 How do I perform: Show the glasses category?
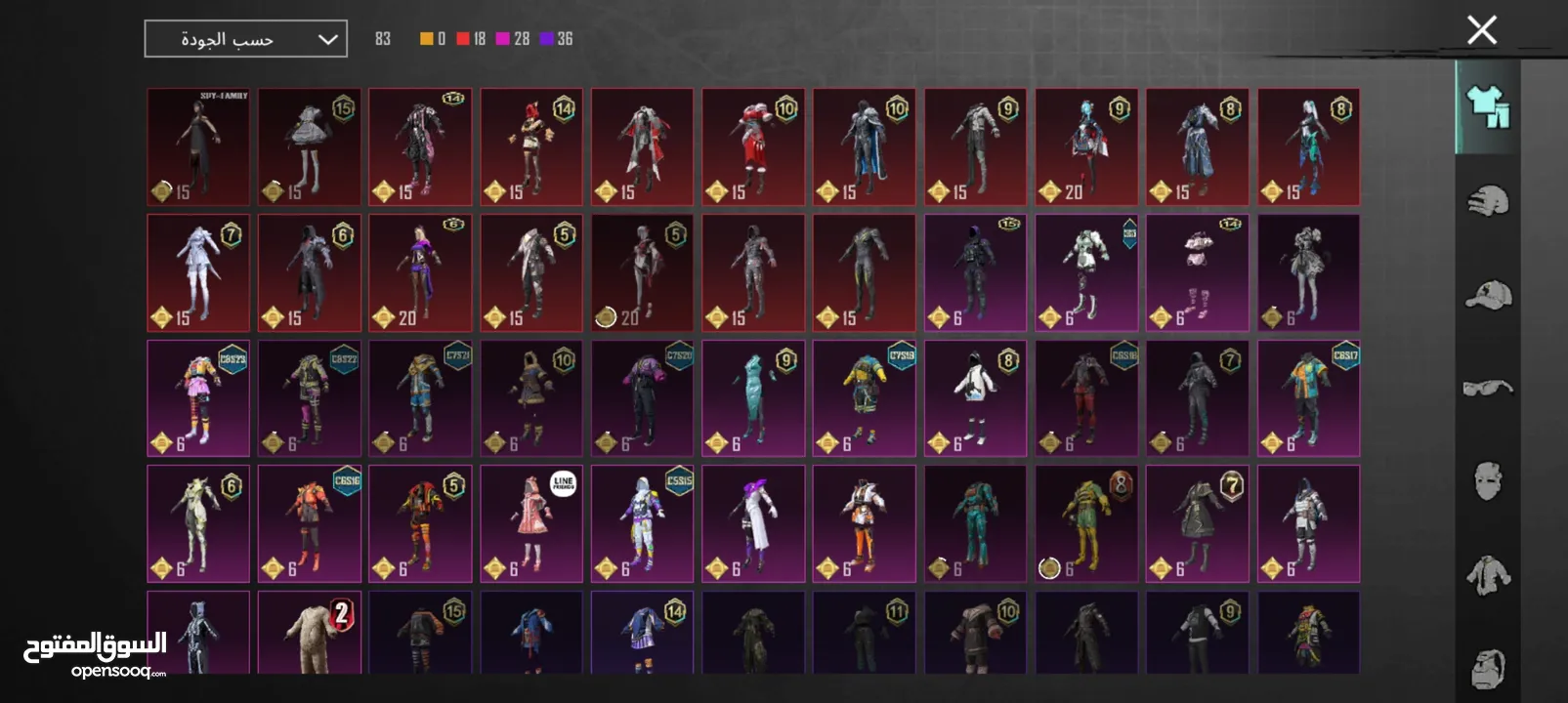coord(1487,388)
